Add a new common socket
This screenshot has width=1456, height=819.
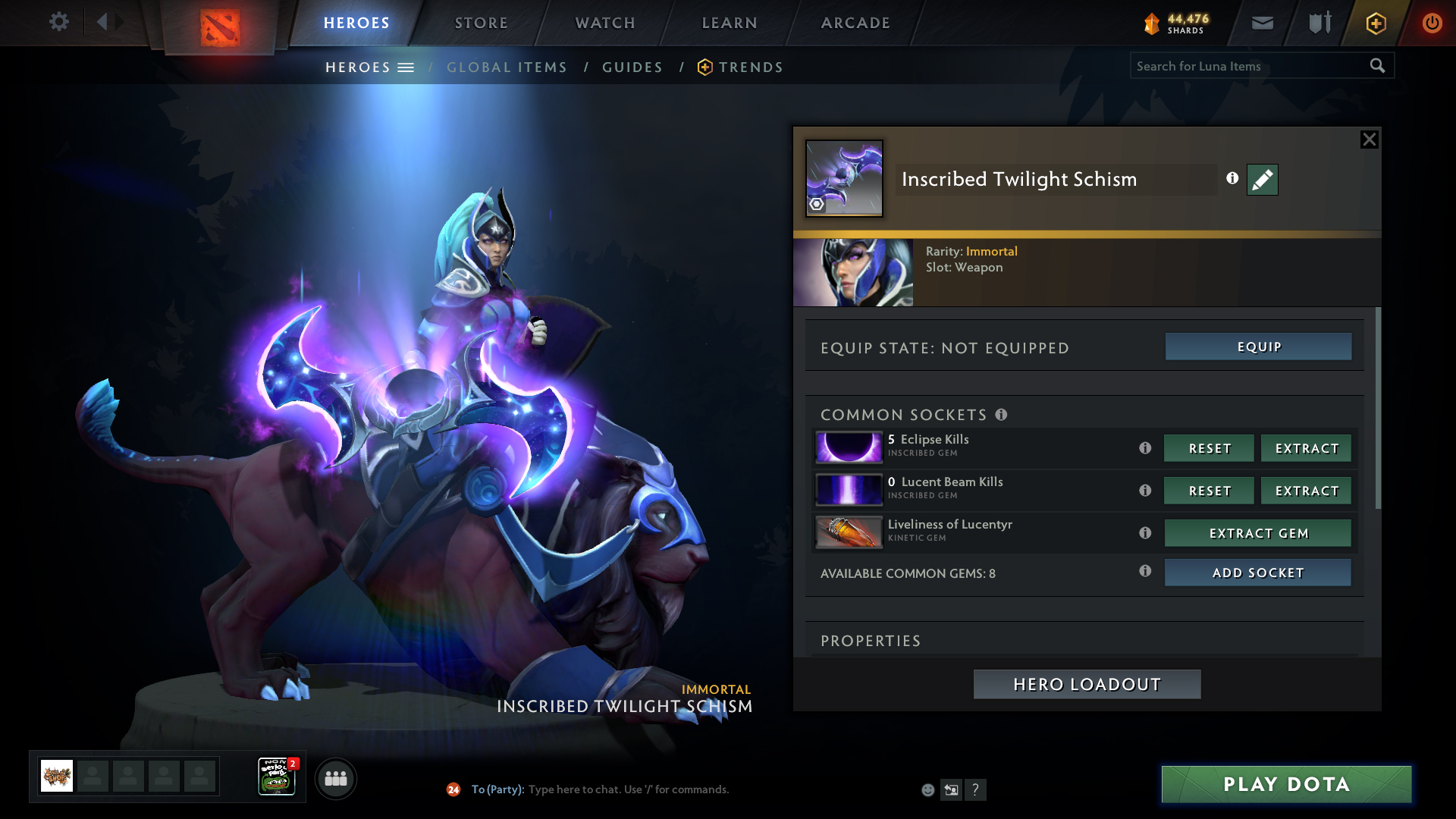1257,573
